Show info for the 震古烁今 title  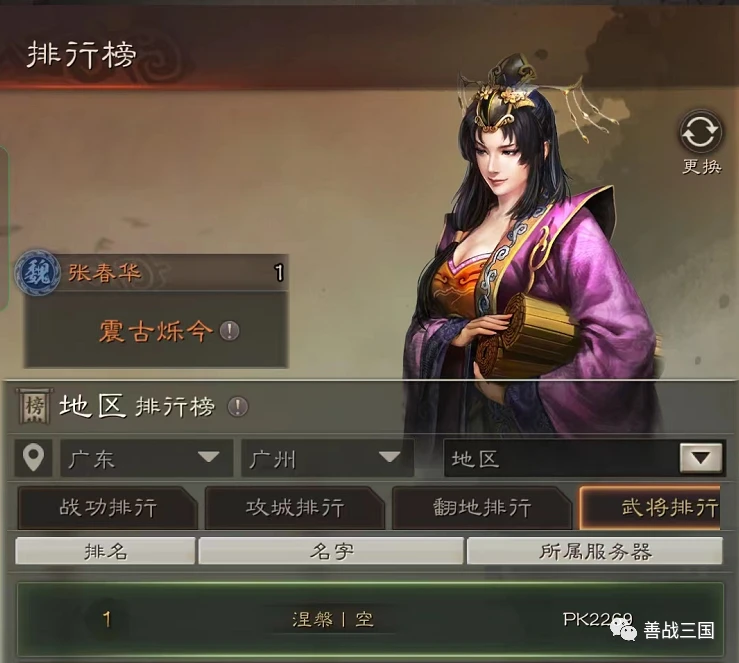(x=230, y=331)
